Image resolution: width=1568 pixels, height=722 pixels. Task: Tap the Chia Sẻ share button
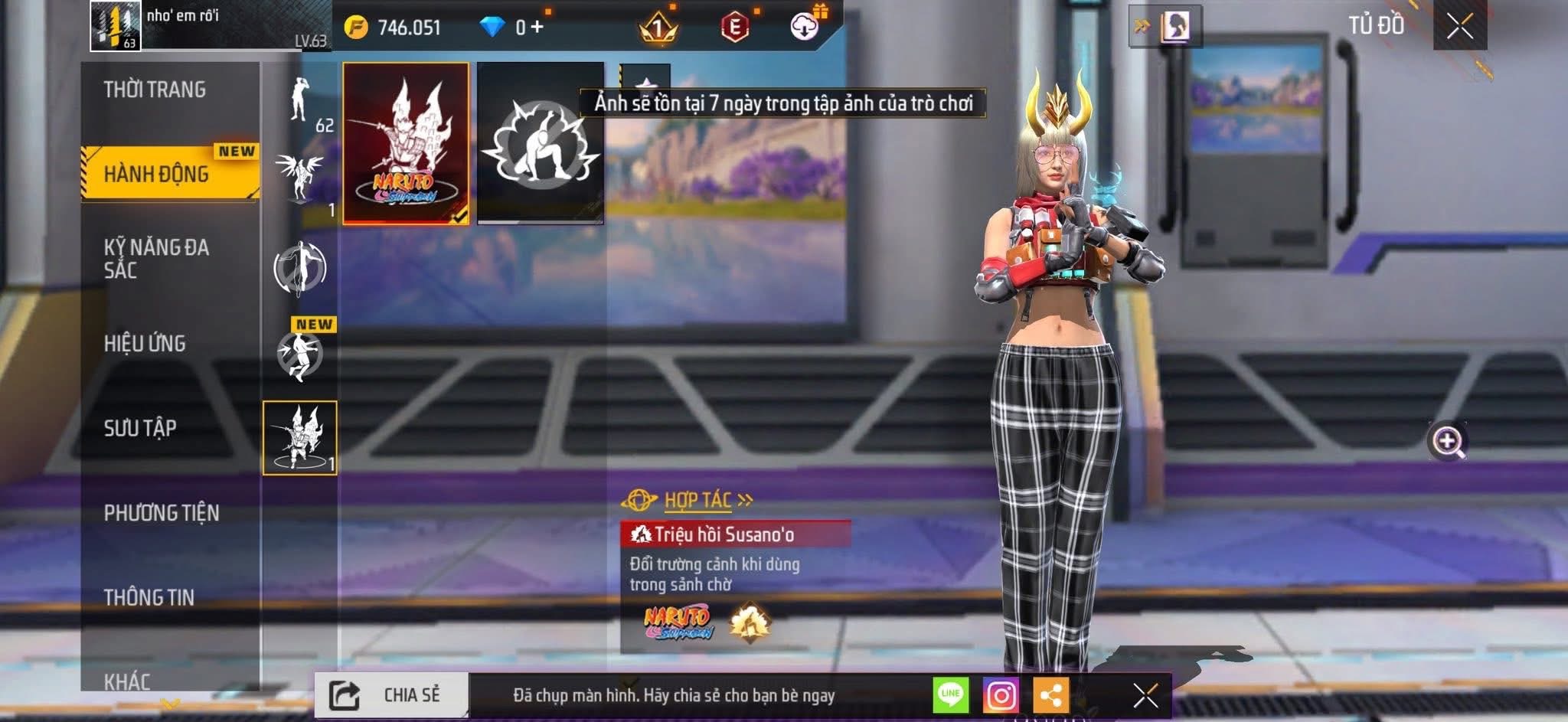391,695
